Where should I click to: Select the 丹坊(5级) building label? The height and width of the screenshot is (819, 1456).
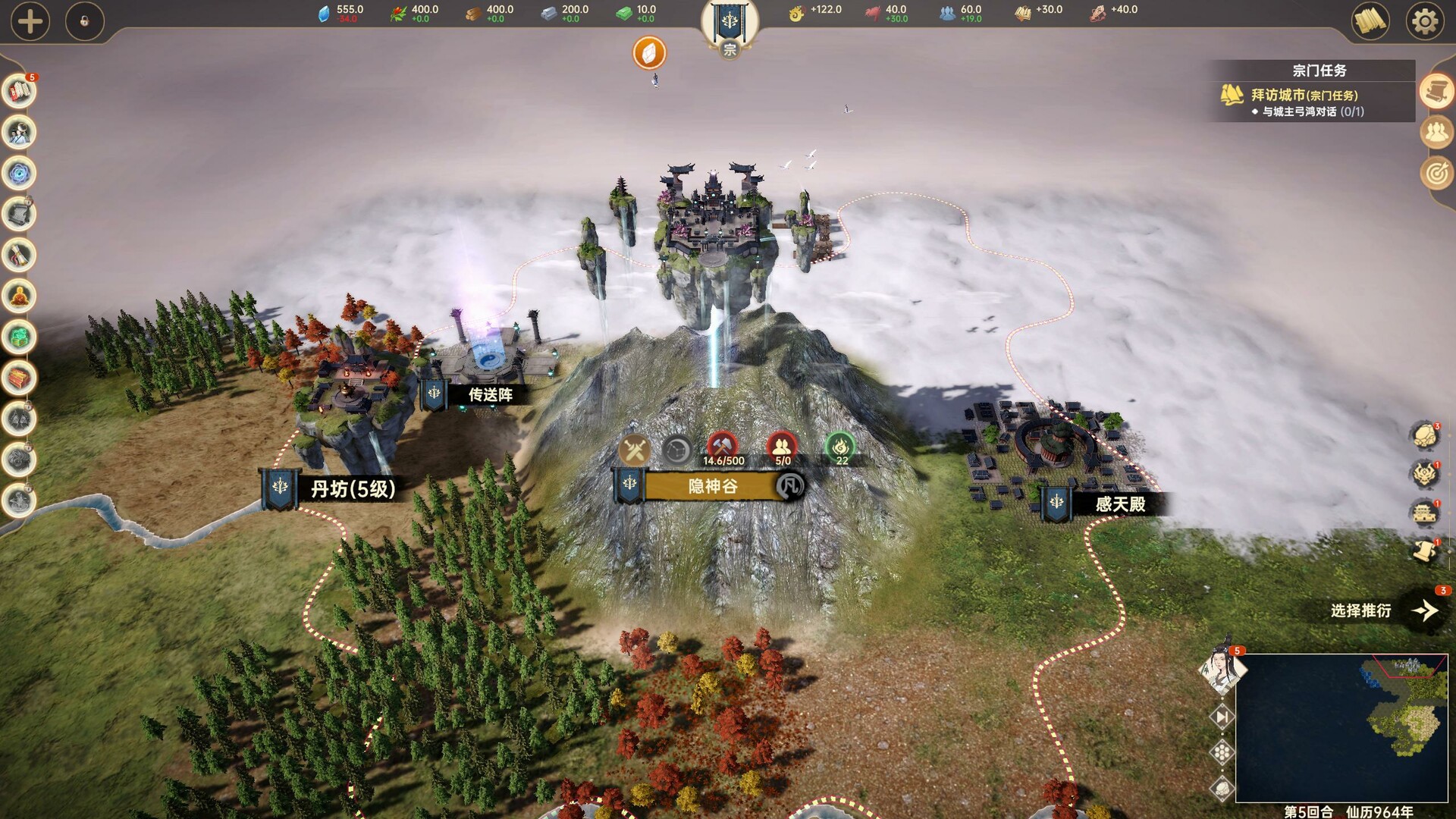pos(353,489)
